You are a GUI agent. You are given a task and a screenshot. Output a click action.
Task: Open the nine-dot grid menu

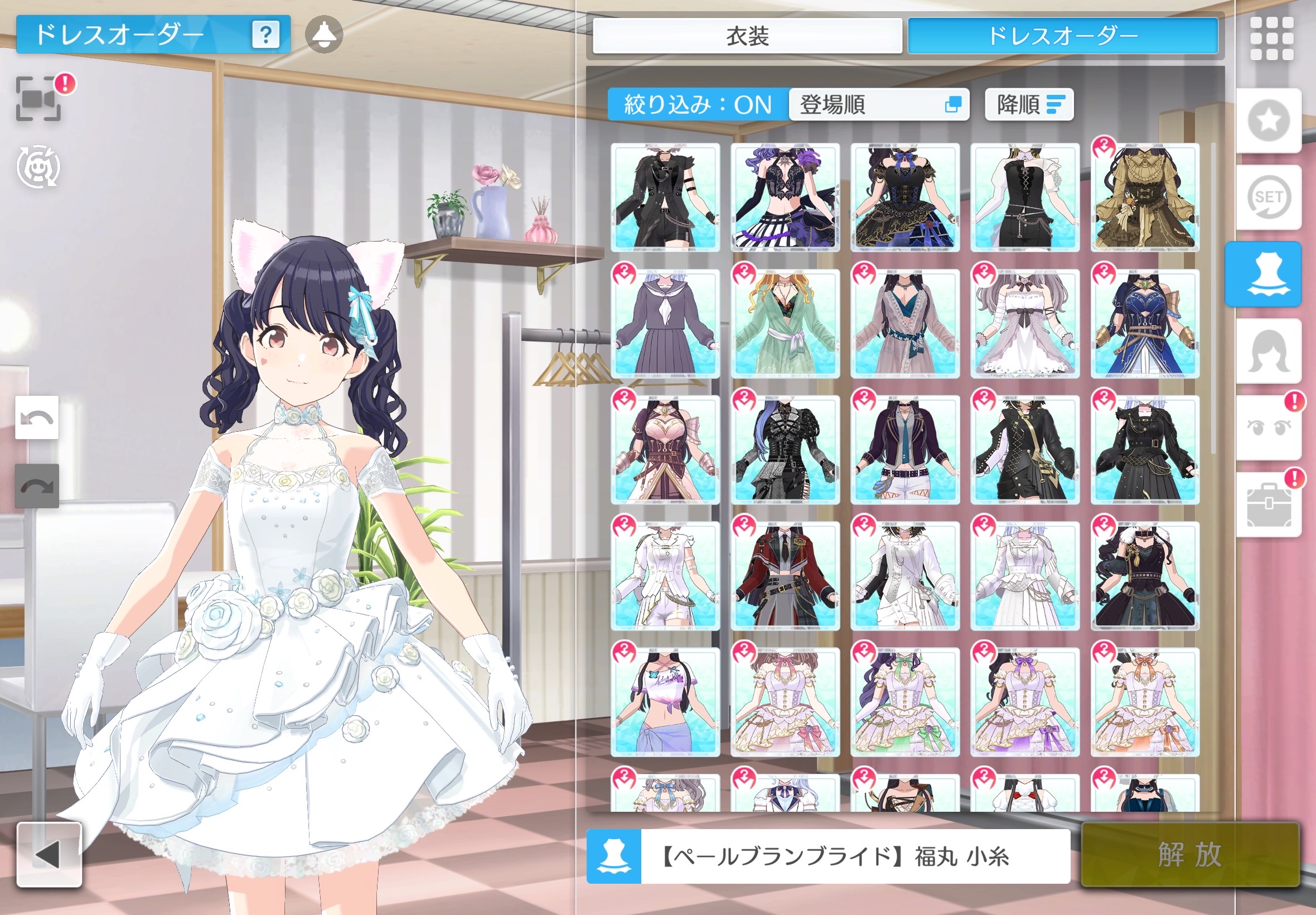tap(1271, 38)
